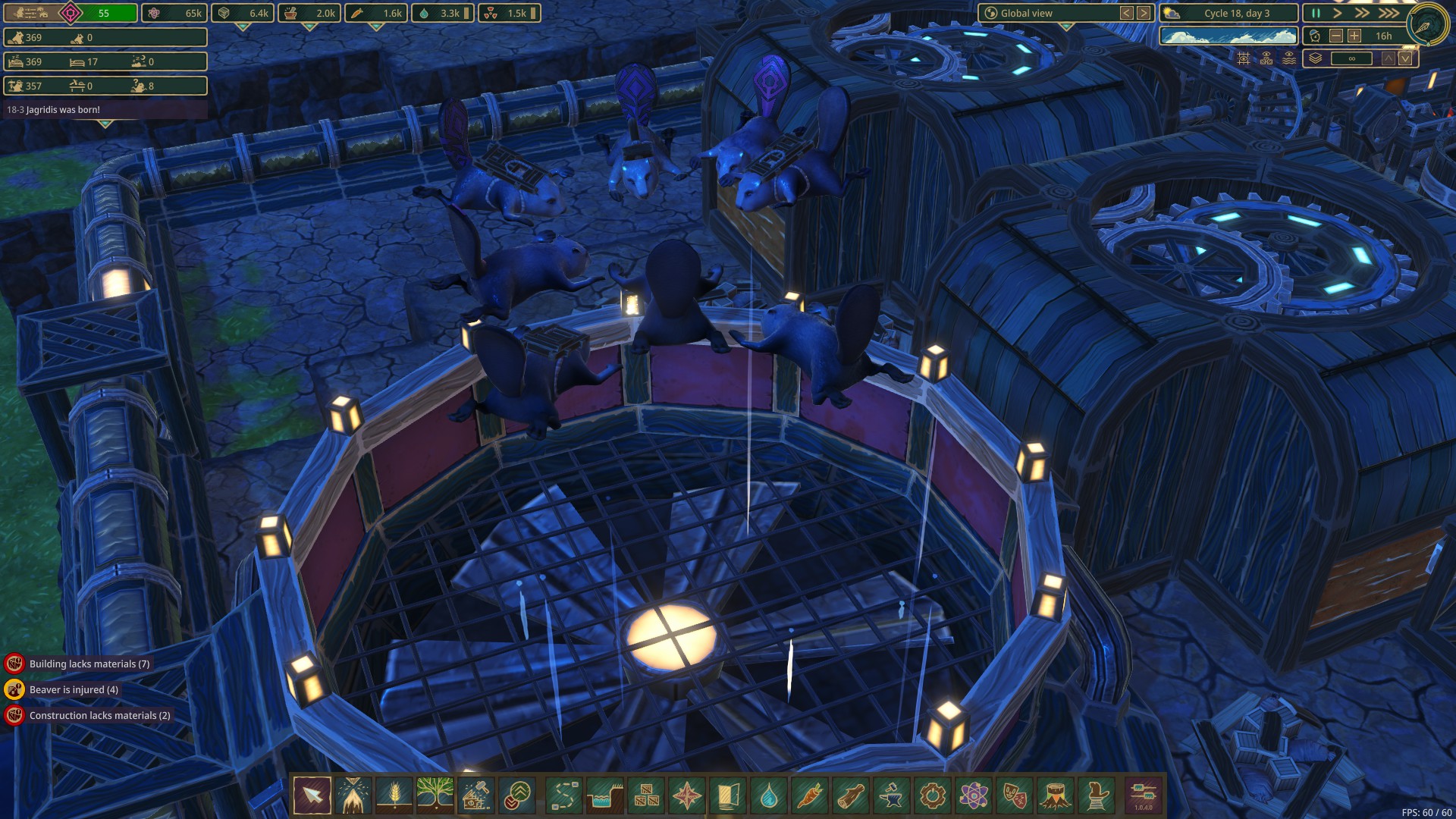Open the science atom building category
This screenshot has height=819, width=1456.
point(974,795)
